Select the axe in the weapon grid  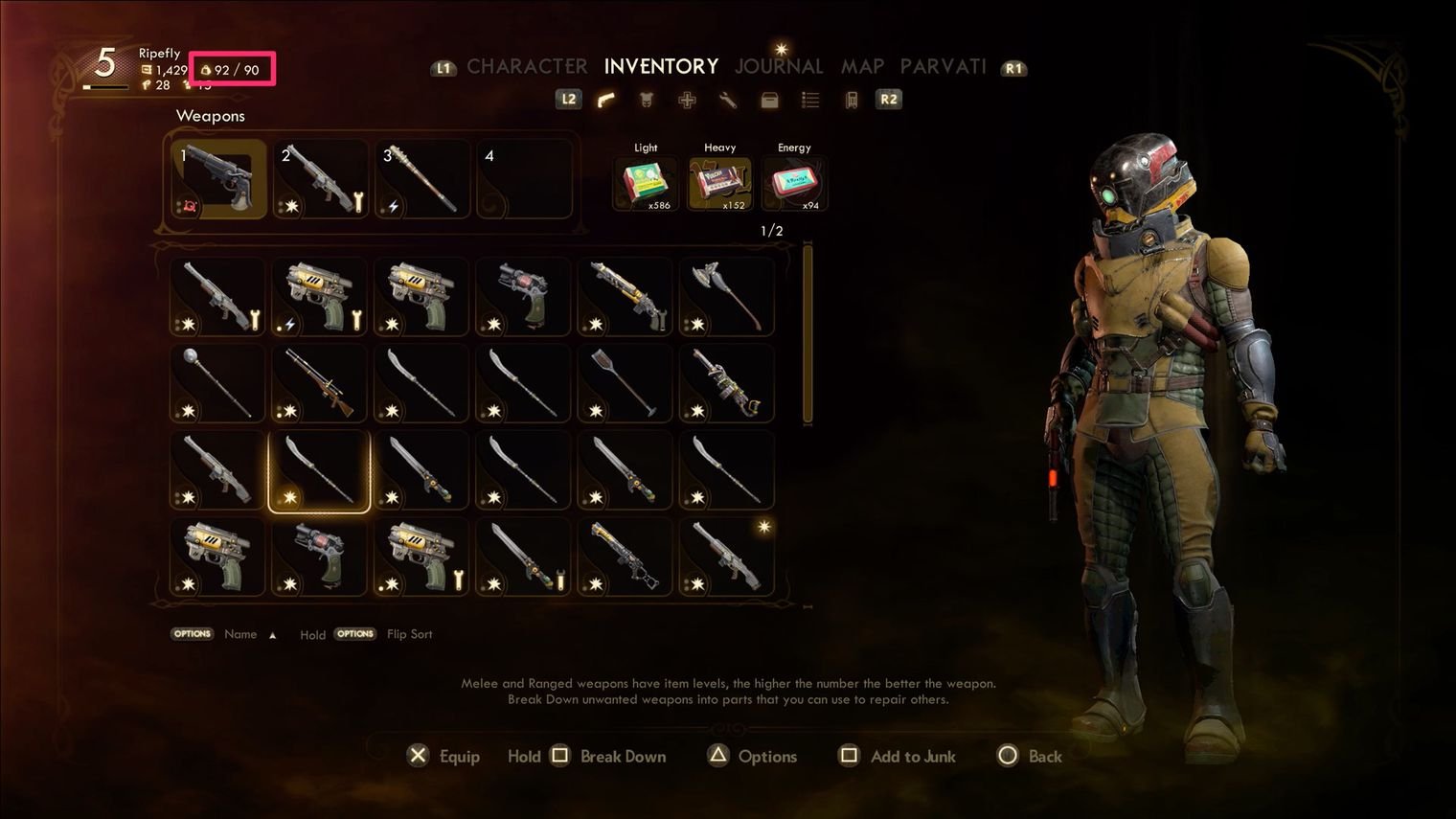(x=727, y=296)
